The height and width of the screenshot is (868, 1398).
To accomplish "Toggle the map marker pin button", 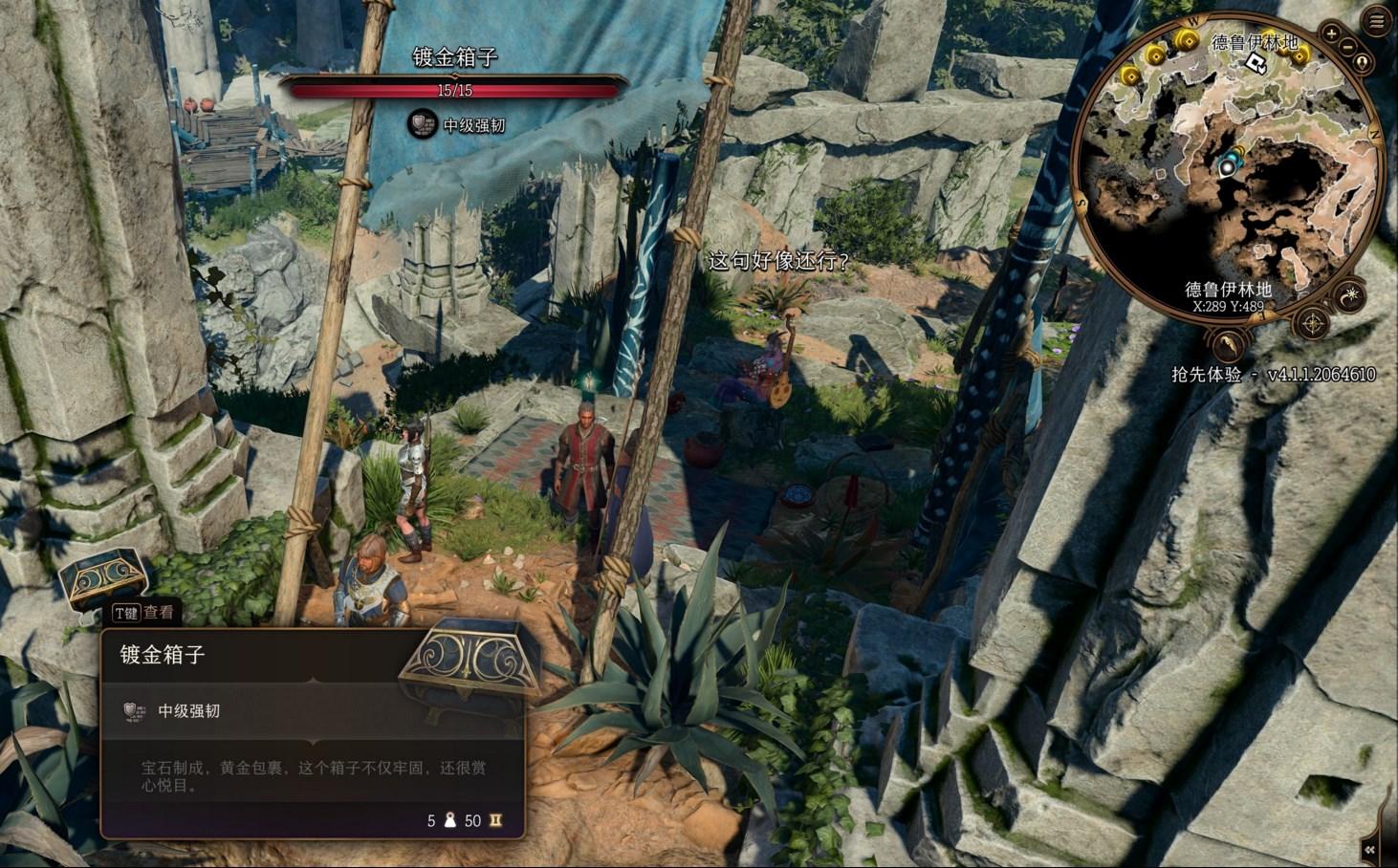I will 1361,63.
